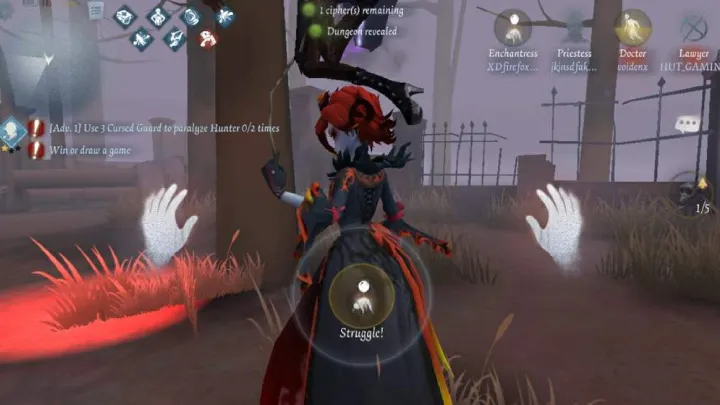This screenshot has height=405, width=720.
Task: Open the character deduction portrait with stars
Action: point(12,131)
